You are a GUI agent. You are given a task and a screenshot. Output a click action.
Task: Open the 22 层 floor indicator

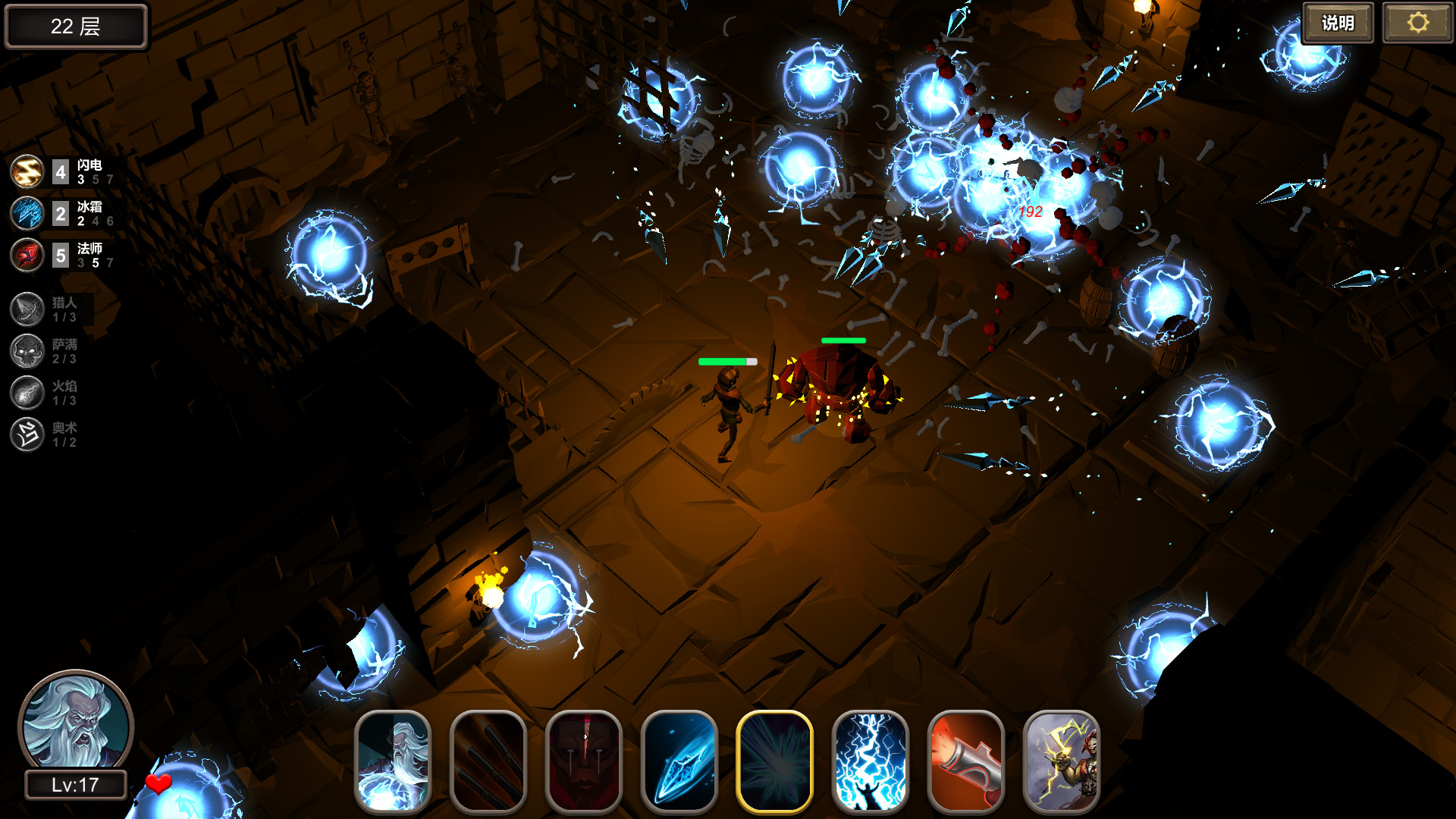point(75,26)
